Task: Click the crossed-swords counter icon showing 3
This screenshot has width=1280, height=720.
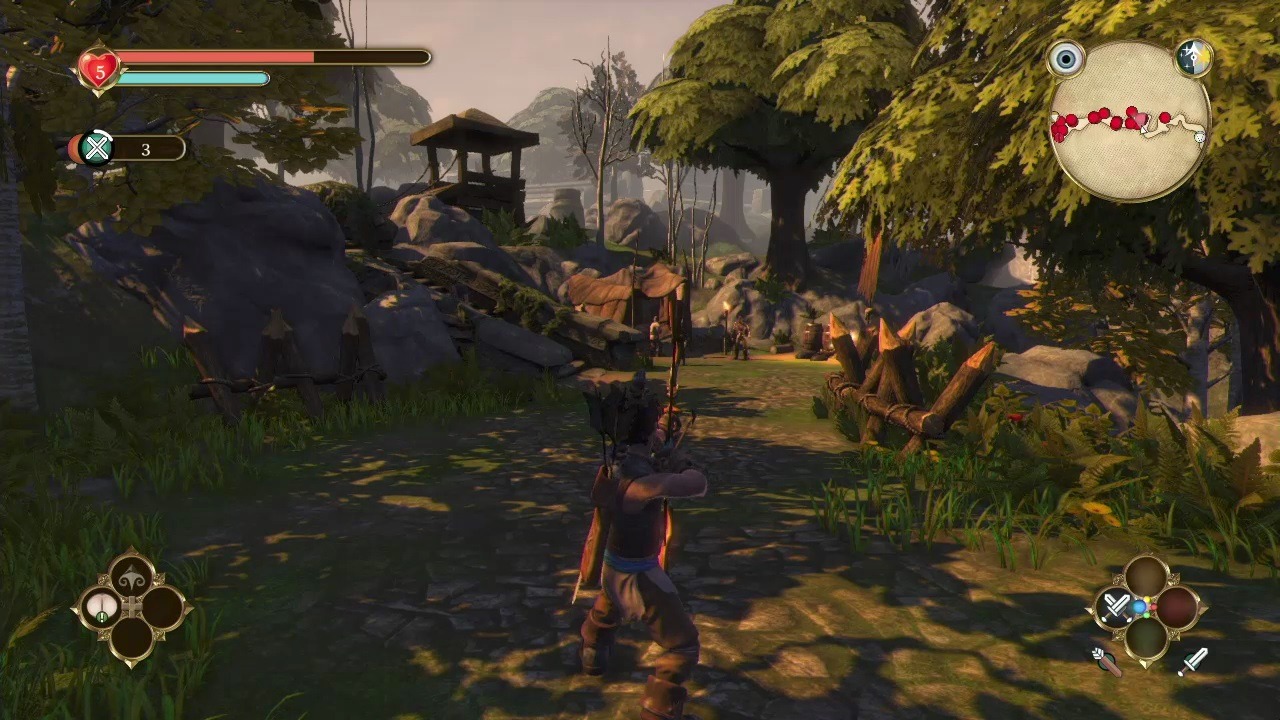Action: (96, 149)
